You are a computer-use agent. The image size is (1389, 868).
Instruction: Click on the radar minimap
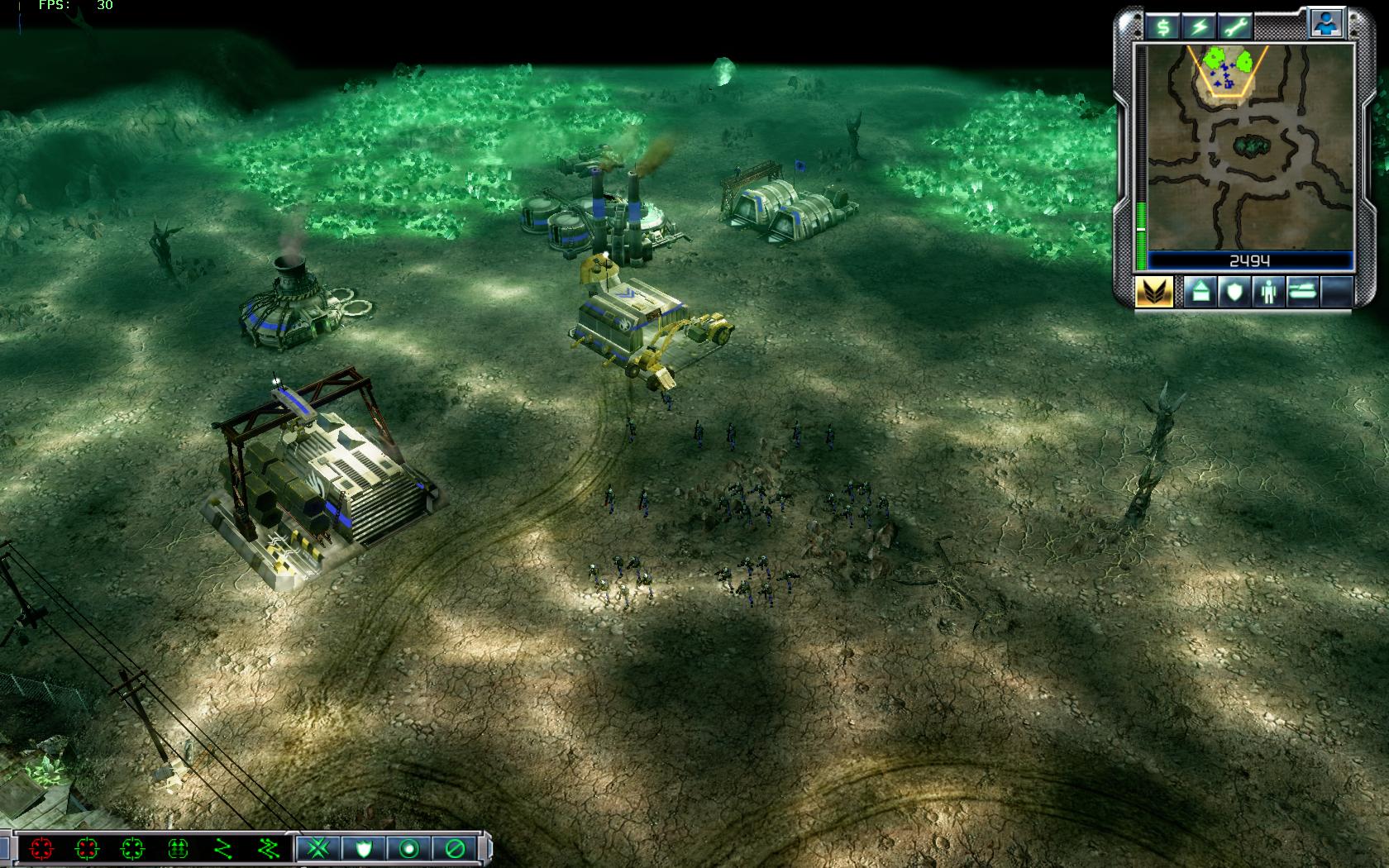[x=1249, y=147]
